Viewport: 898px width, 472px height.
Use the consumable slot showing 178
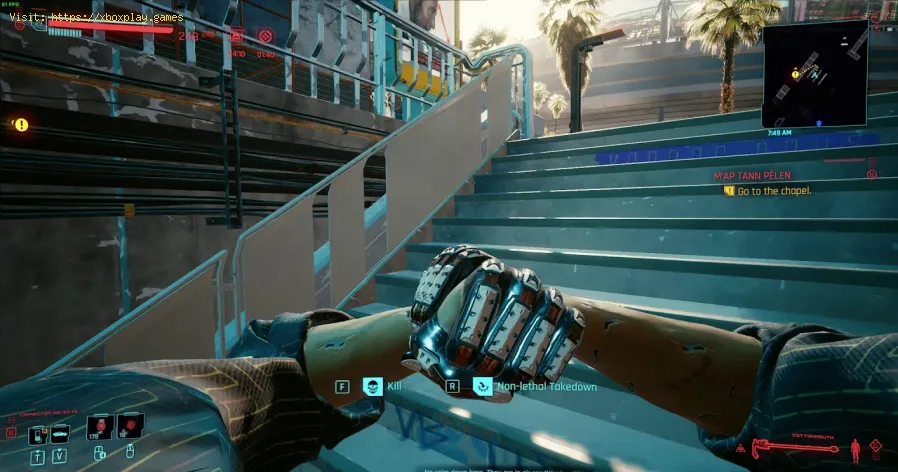[102, 427]
